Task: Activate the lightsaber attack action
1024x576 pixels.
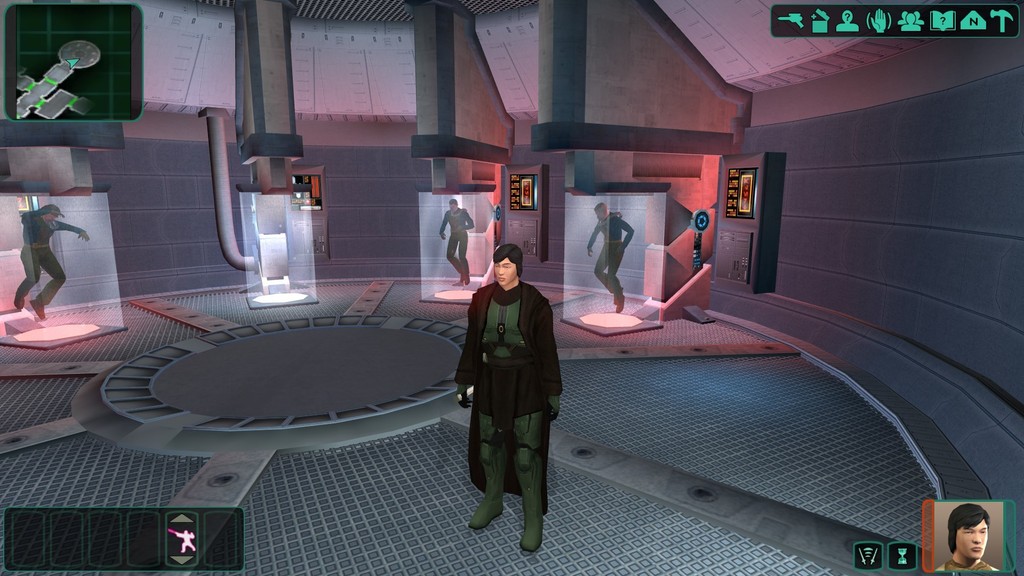Action: [x=182, y=540]
